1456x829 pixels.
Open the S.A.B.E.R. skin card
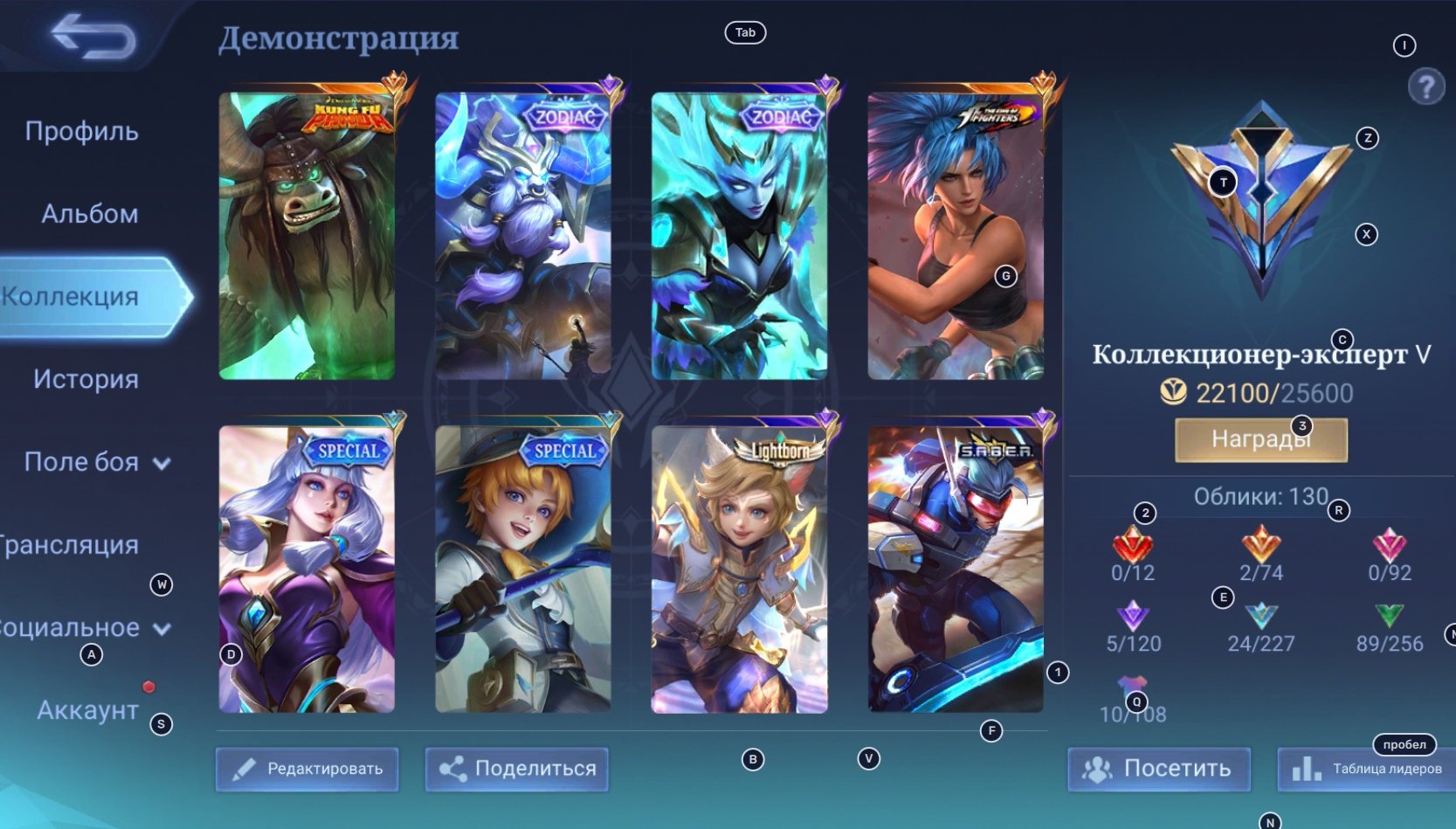coord(955,570)
